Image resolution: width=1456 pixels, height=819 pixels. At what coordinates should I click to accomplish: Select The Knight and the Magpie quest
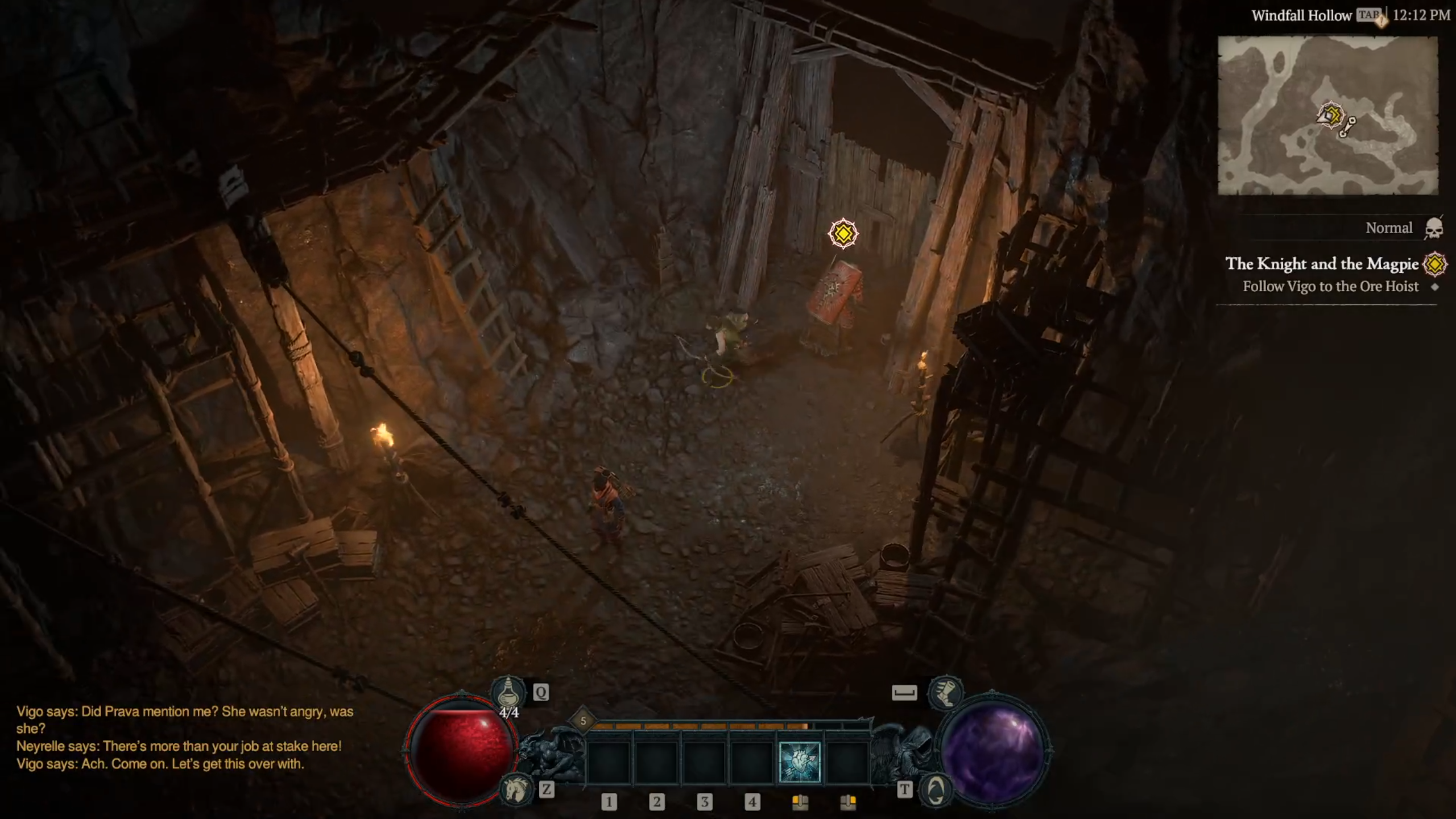[x=1322, y=264]
